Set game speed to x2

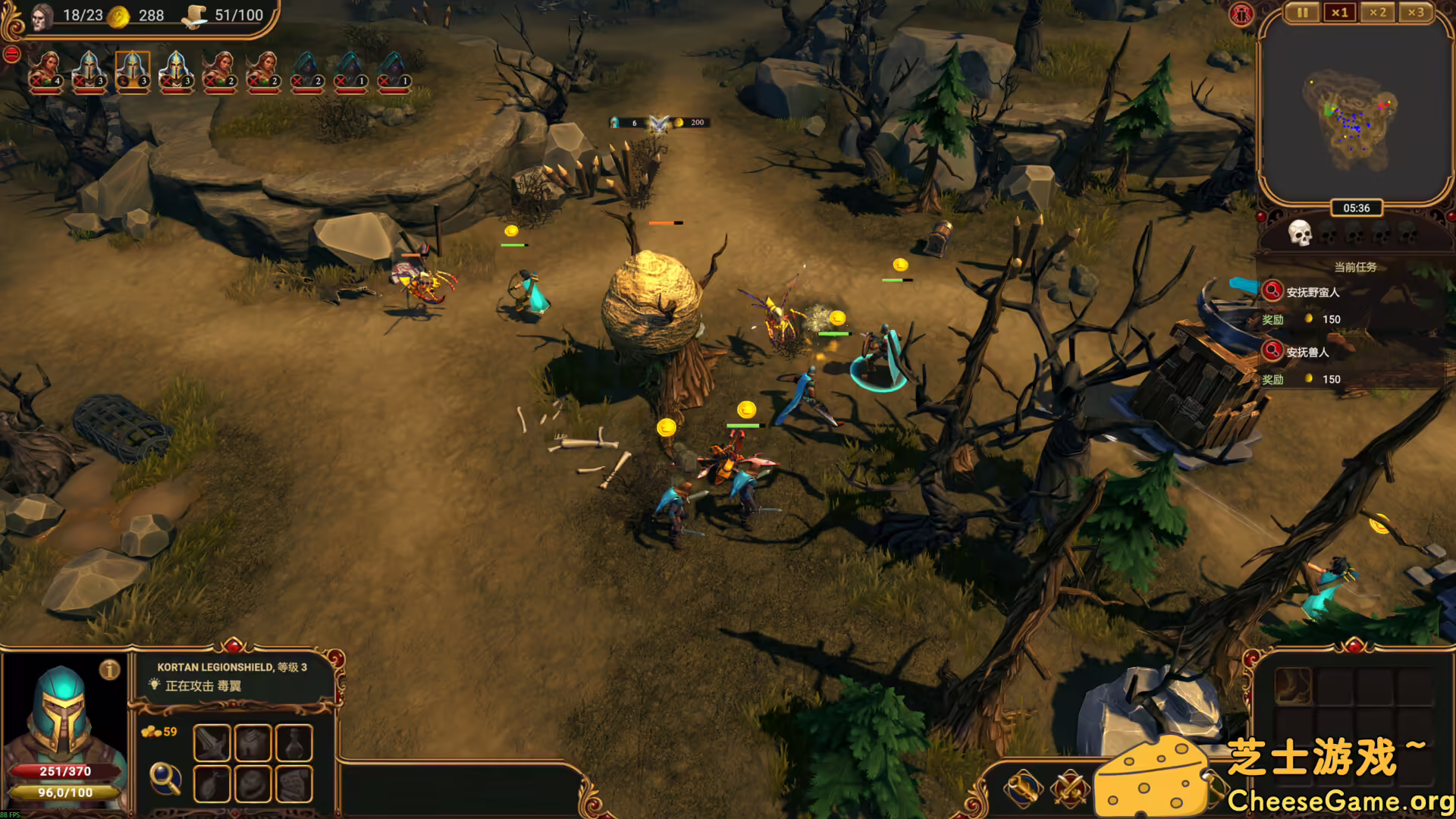1377,13
